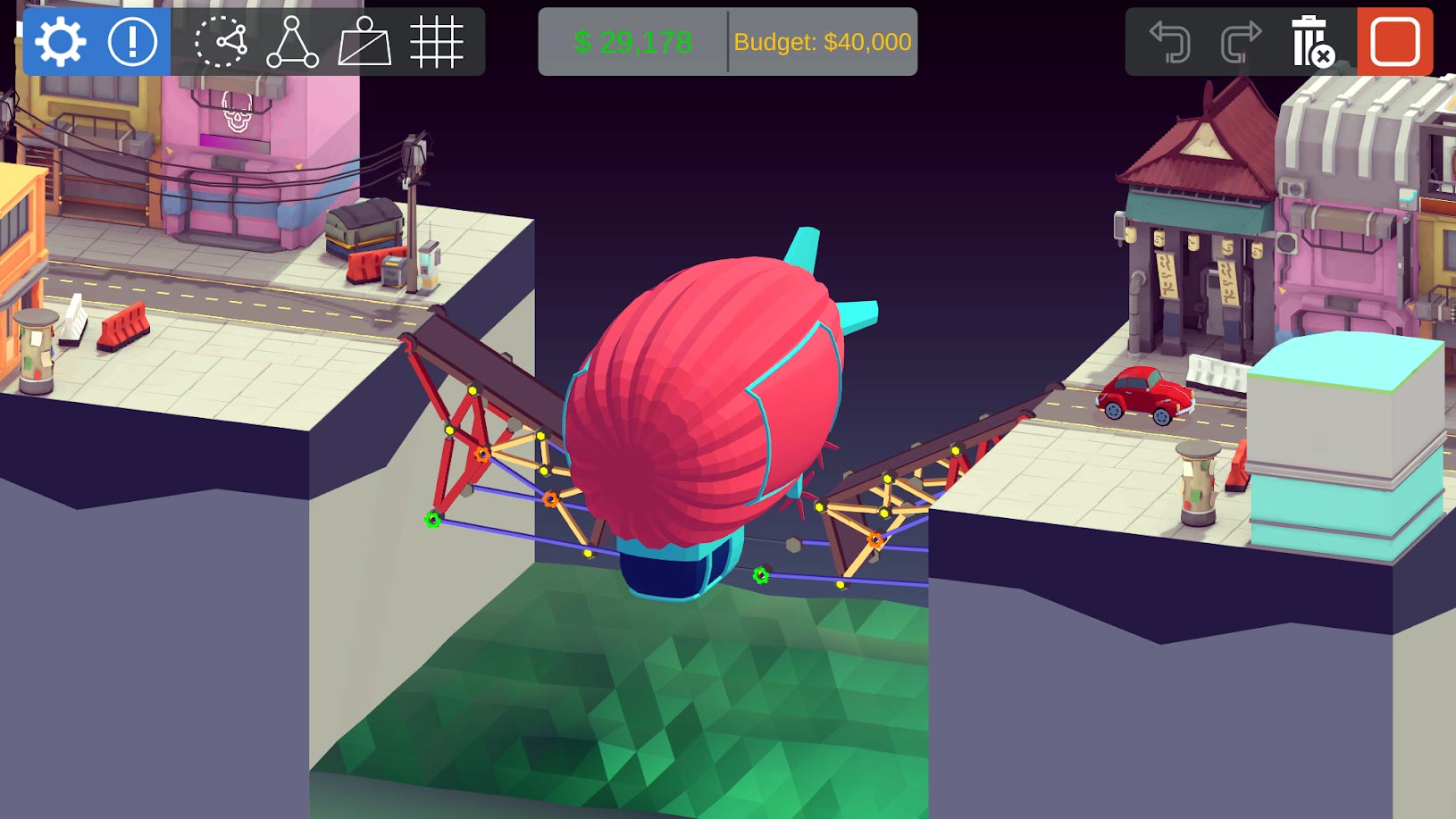Click the redo arrow icon
The width and height of the screenshot is (1456, 819).
point(1242,40)
